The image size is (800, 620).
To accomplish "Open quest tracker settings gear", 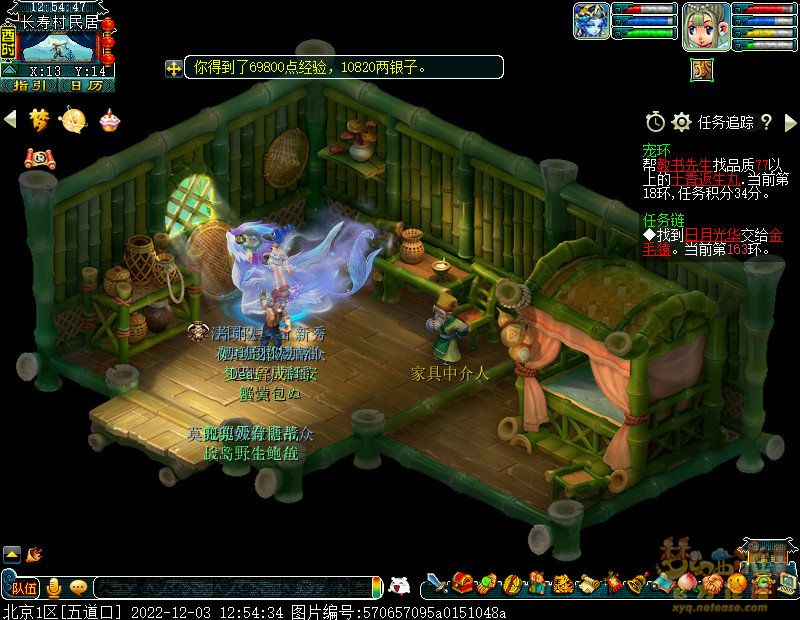I will point(681,122).
